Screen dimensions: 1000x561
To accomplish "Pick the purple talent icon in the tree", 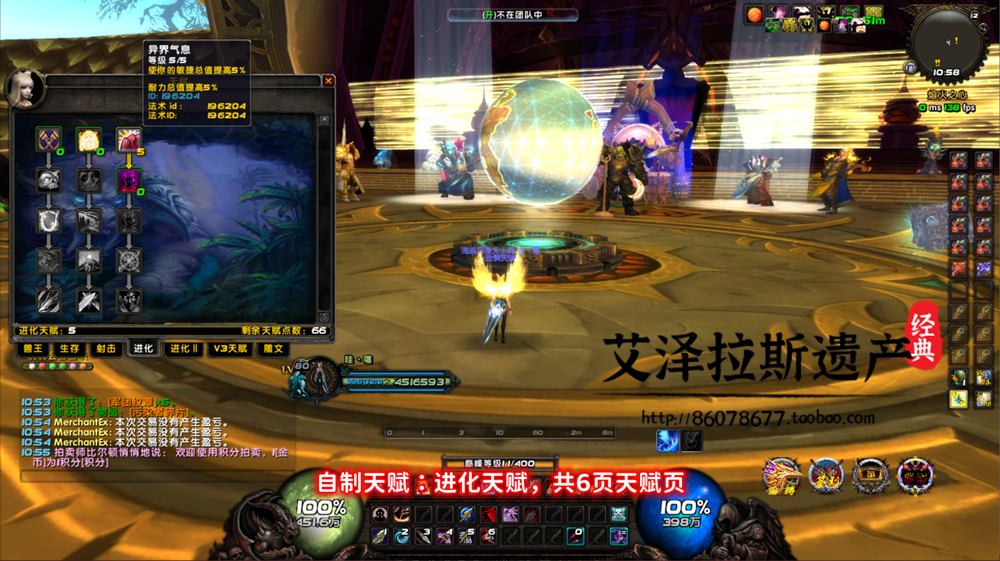I will tap(129, 180).
